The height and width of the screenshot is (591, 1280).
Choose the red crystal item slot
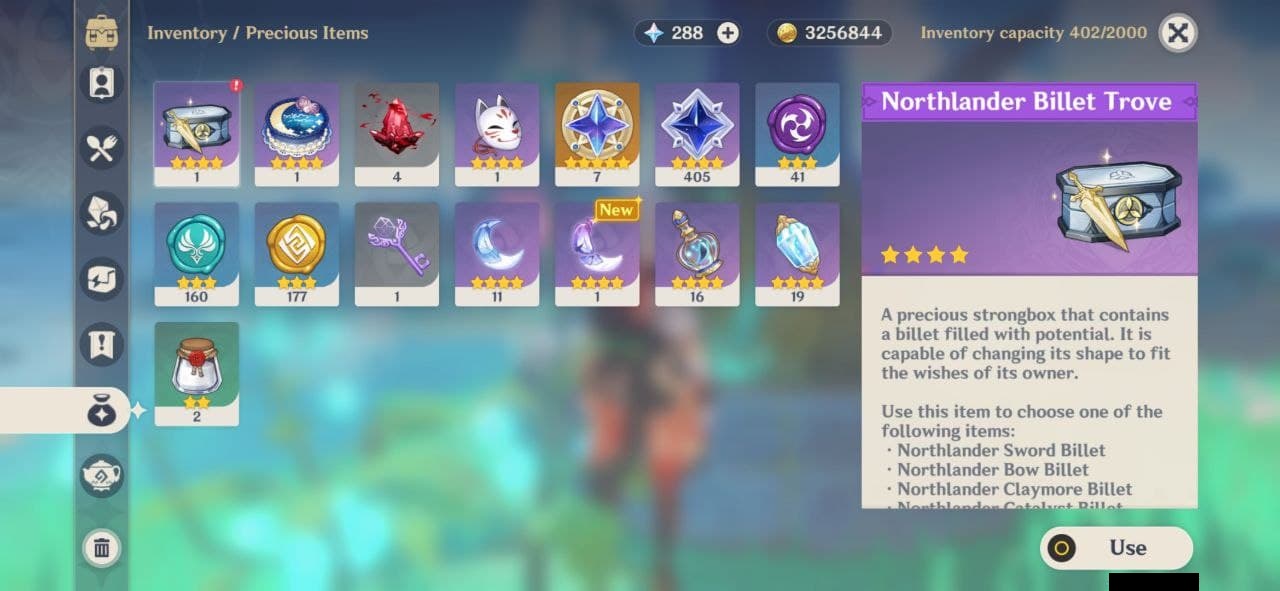click(397, 133)
